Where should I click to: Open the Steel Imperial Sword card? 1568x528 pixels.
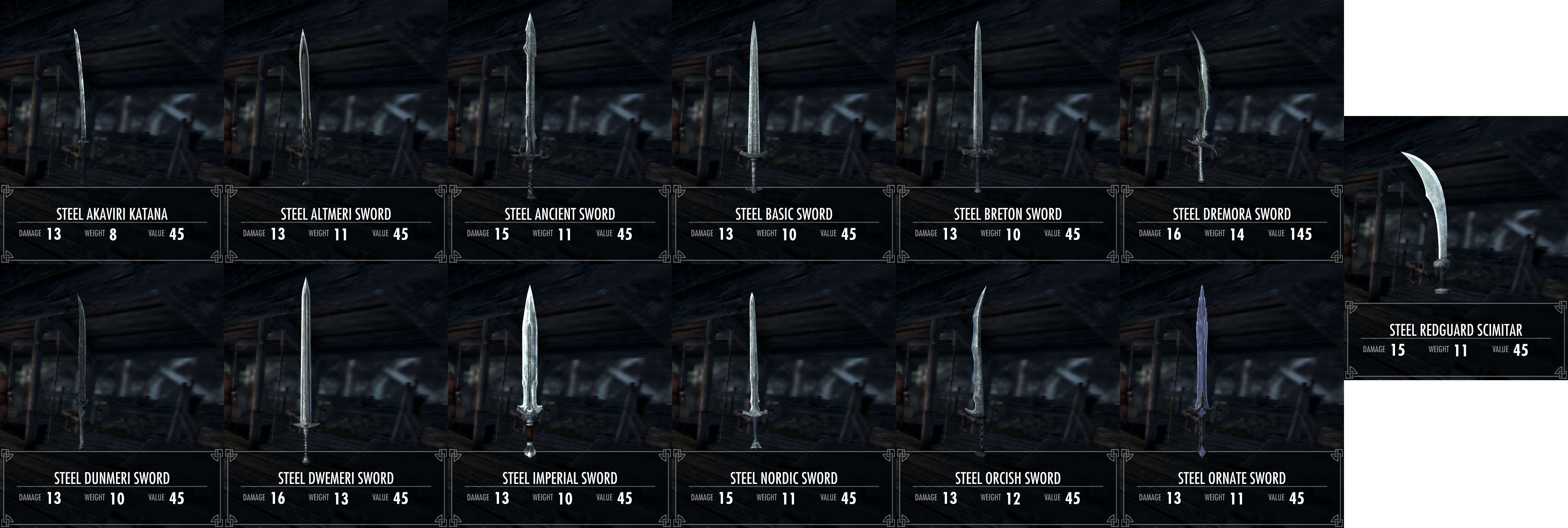coord(560,396)
